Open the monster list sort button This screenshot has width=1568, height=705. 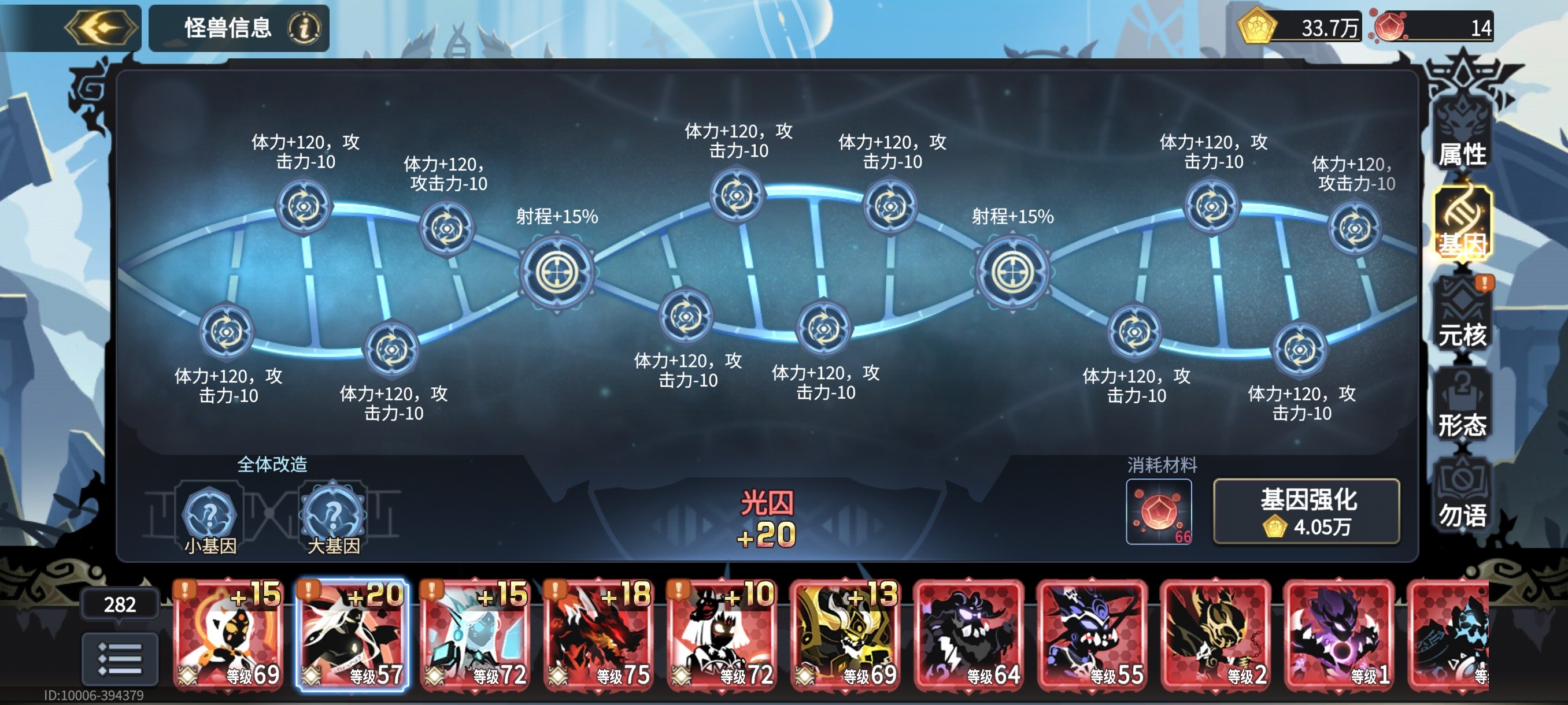coord(120,658)
